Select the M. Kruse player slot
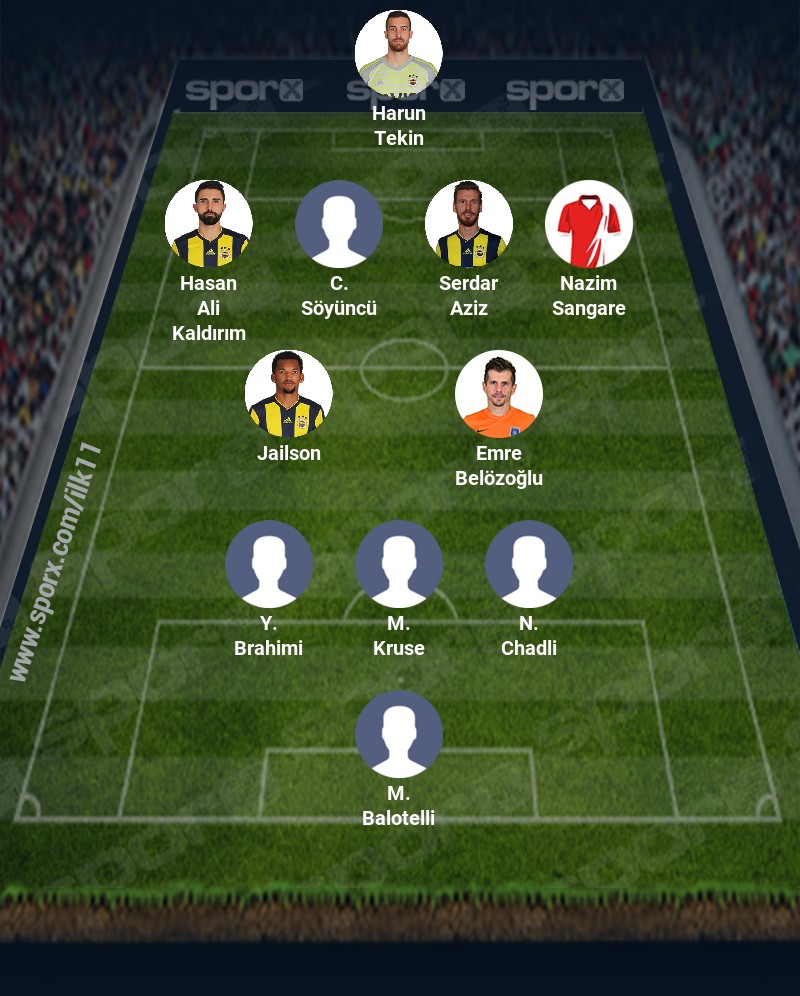 (399, 564)
